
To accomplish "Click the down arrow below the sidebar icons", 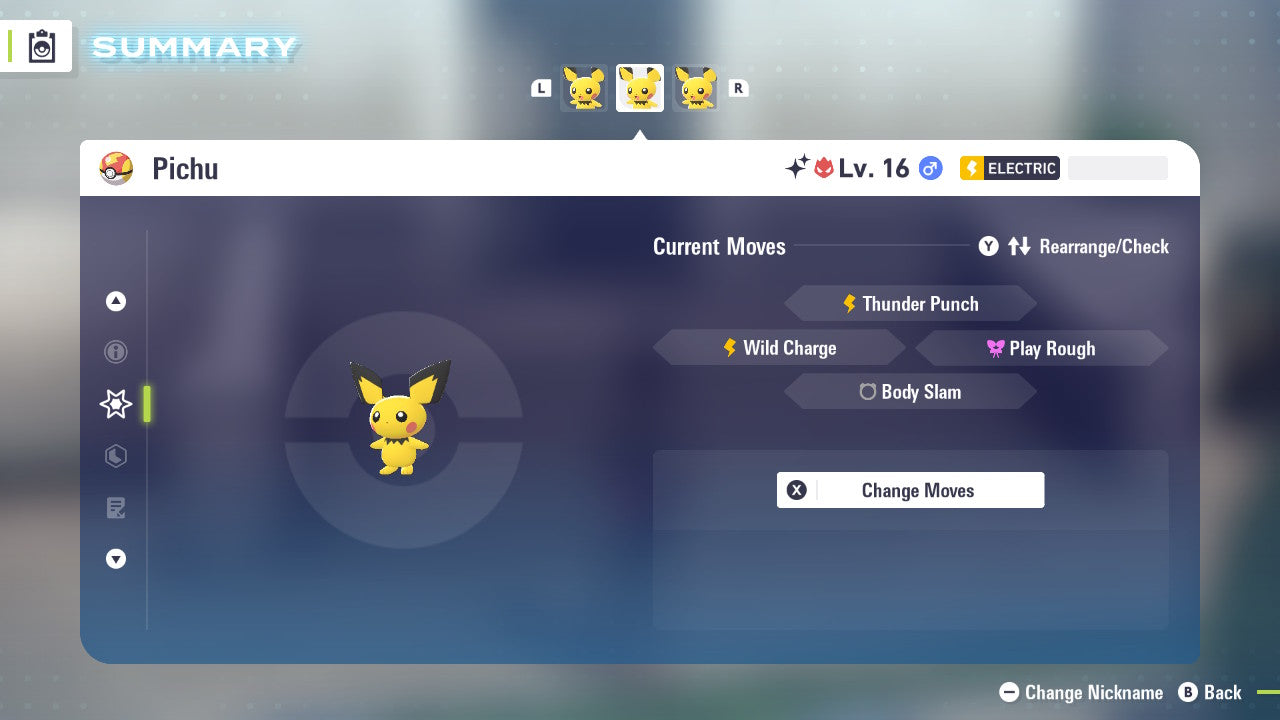I will [116, 559].
